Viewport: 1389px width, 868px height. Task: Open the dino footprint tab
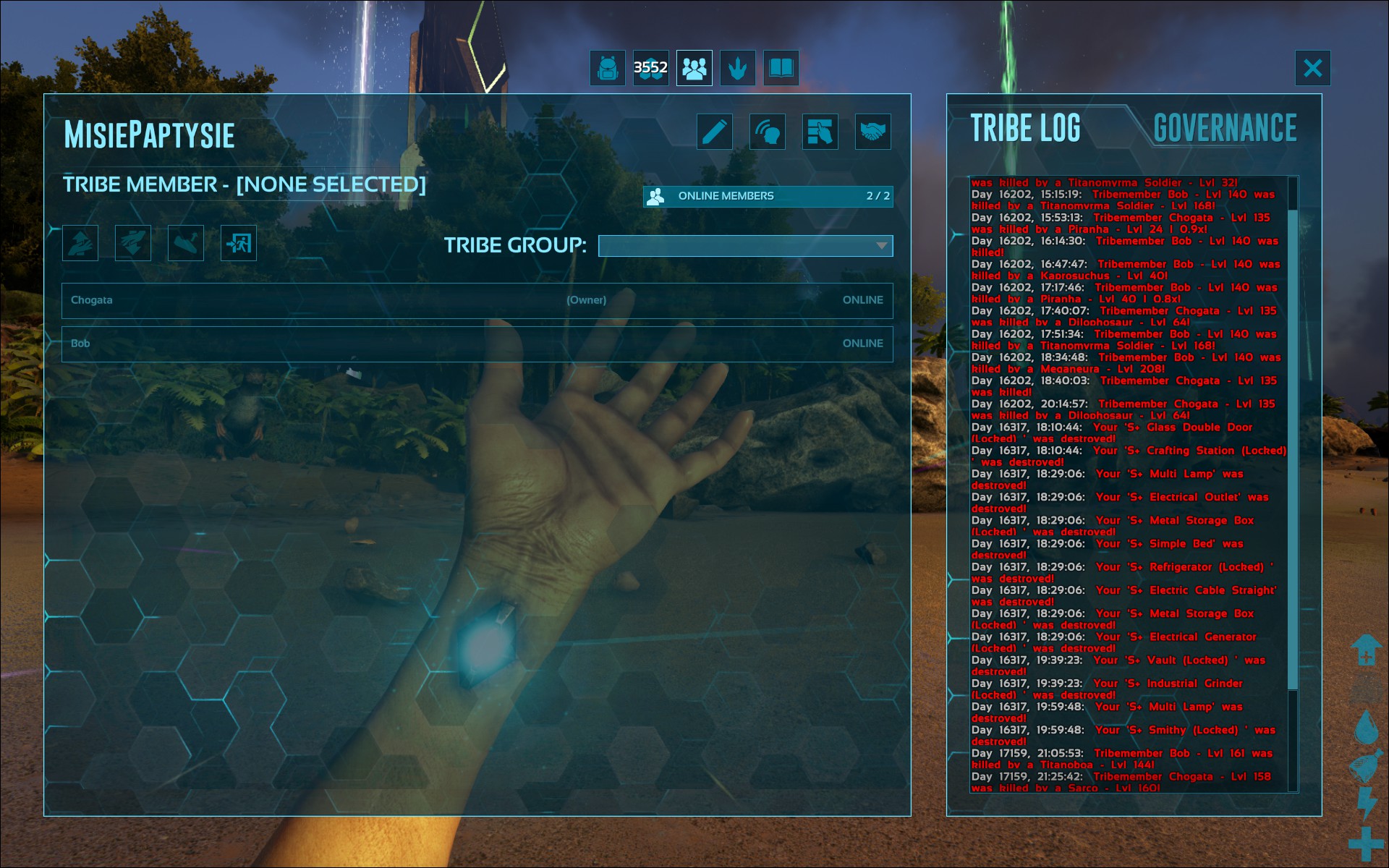[738, 68]
